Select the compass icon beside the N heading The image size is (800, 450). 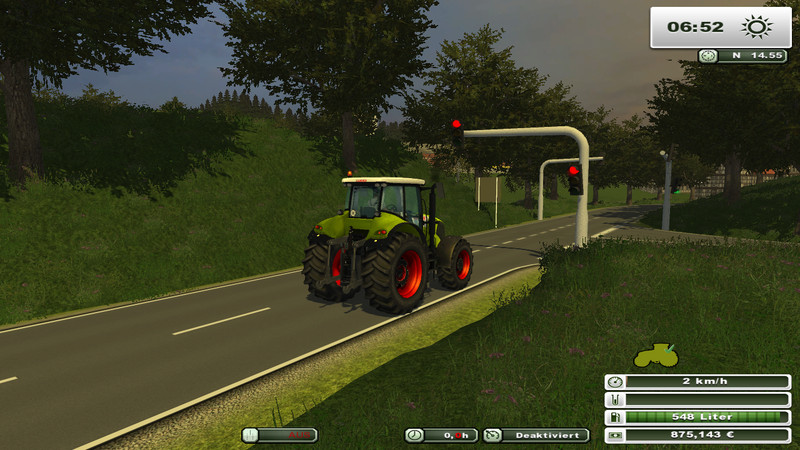click(x=709, y=56)
